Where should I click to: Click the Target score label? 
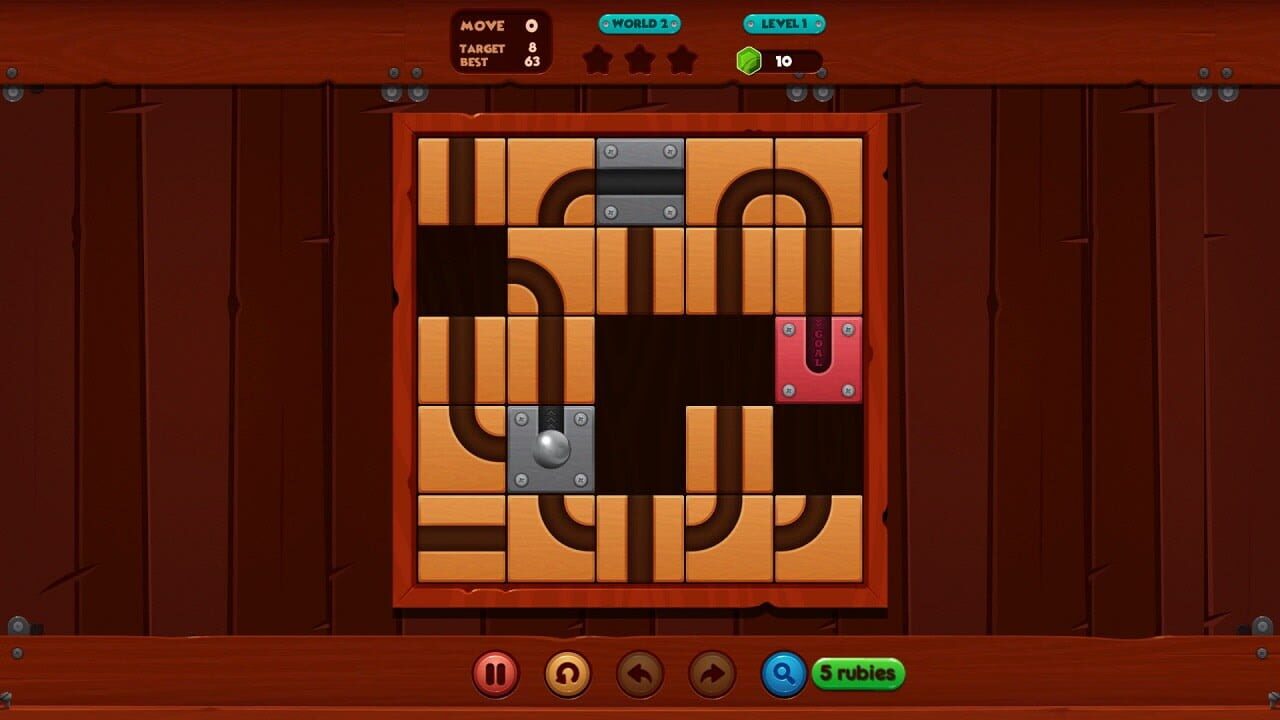488,47
